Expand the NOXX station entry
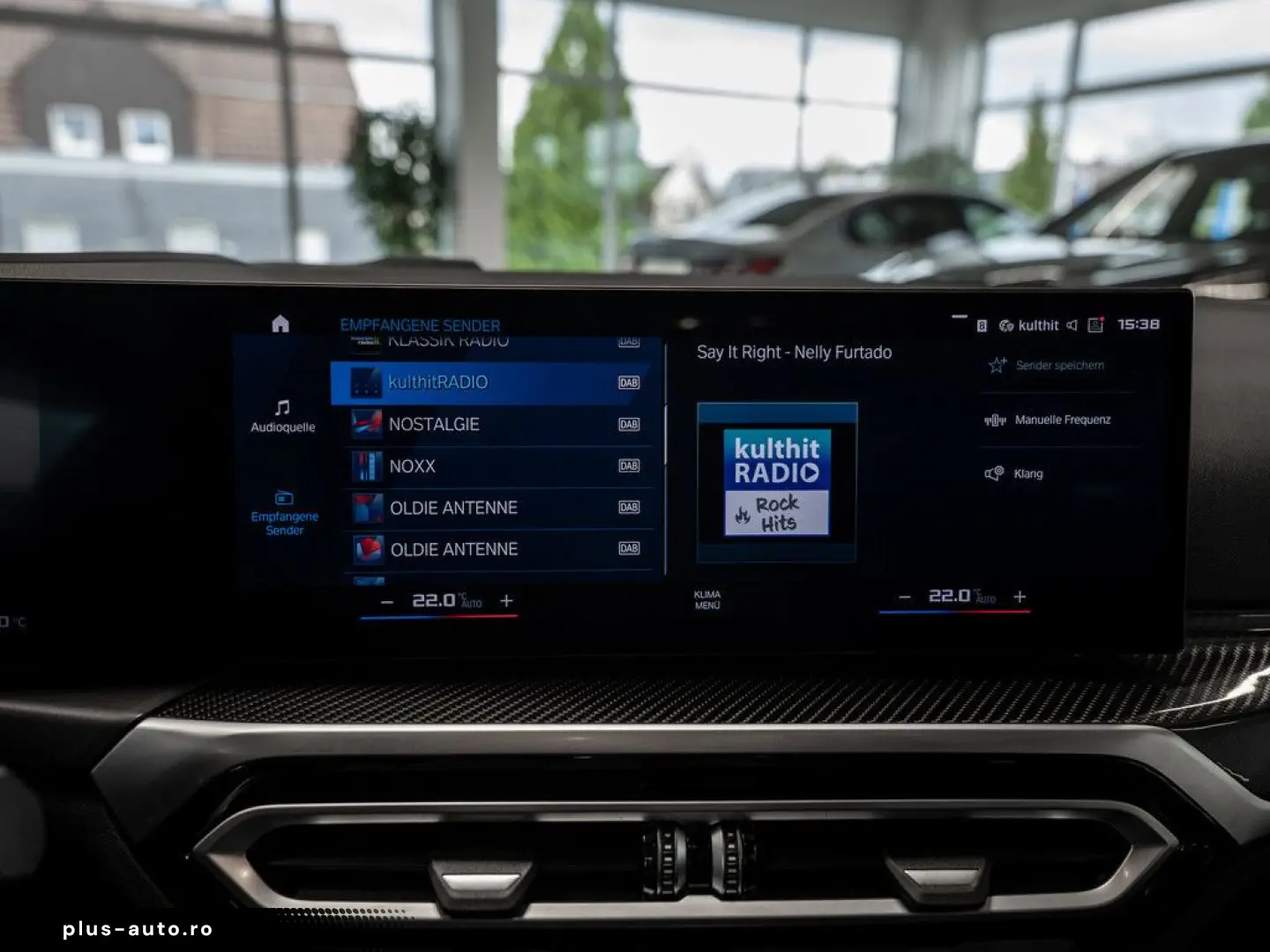The width and height of the screenshot is (1270, 952). click(x=497, y=466)
